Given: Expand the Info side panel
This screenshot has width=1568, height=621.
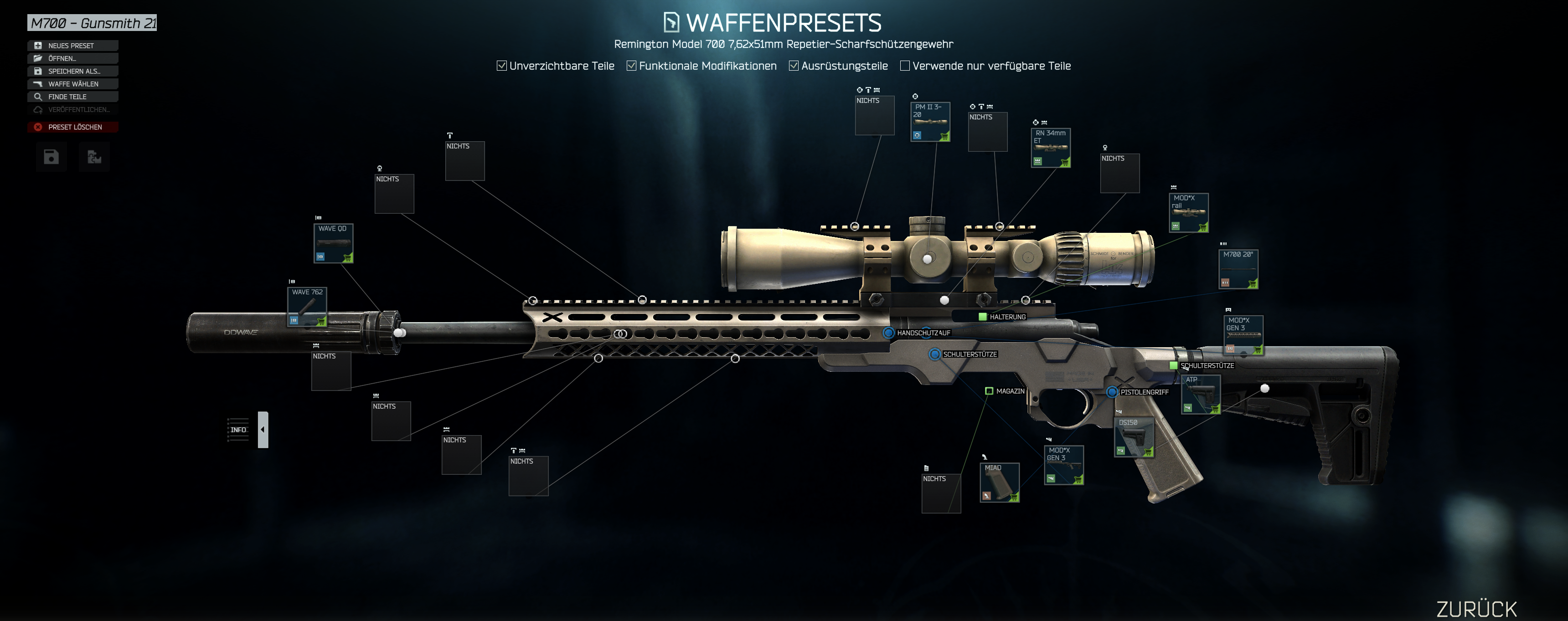Looking at the screenshot, I should click(263, 429).
